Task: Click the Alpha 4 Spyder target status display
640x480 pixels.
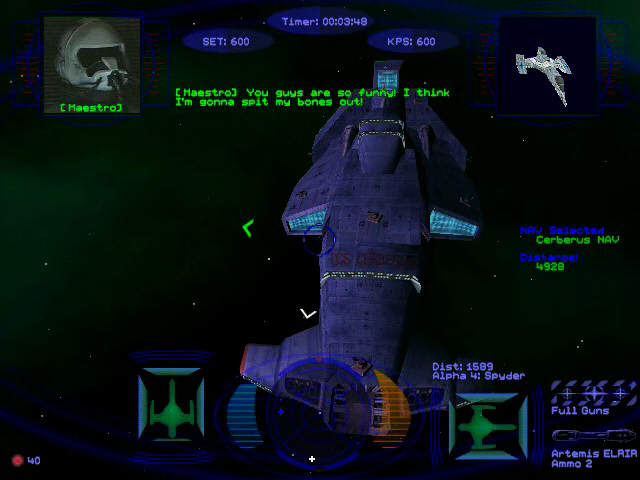Action: (x=487, y=418)
